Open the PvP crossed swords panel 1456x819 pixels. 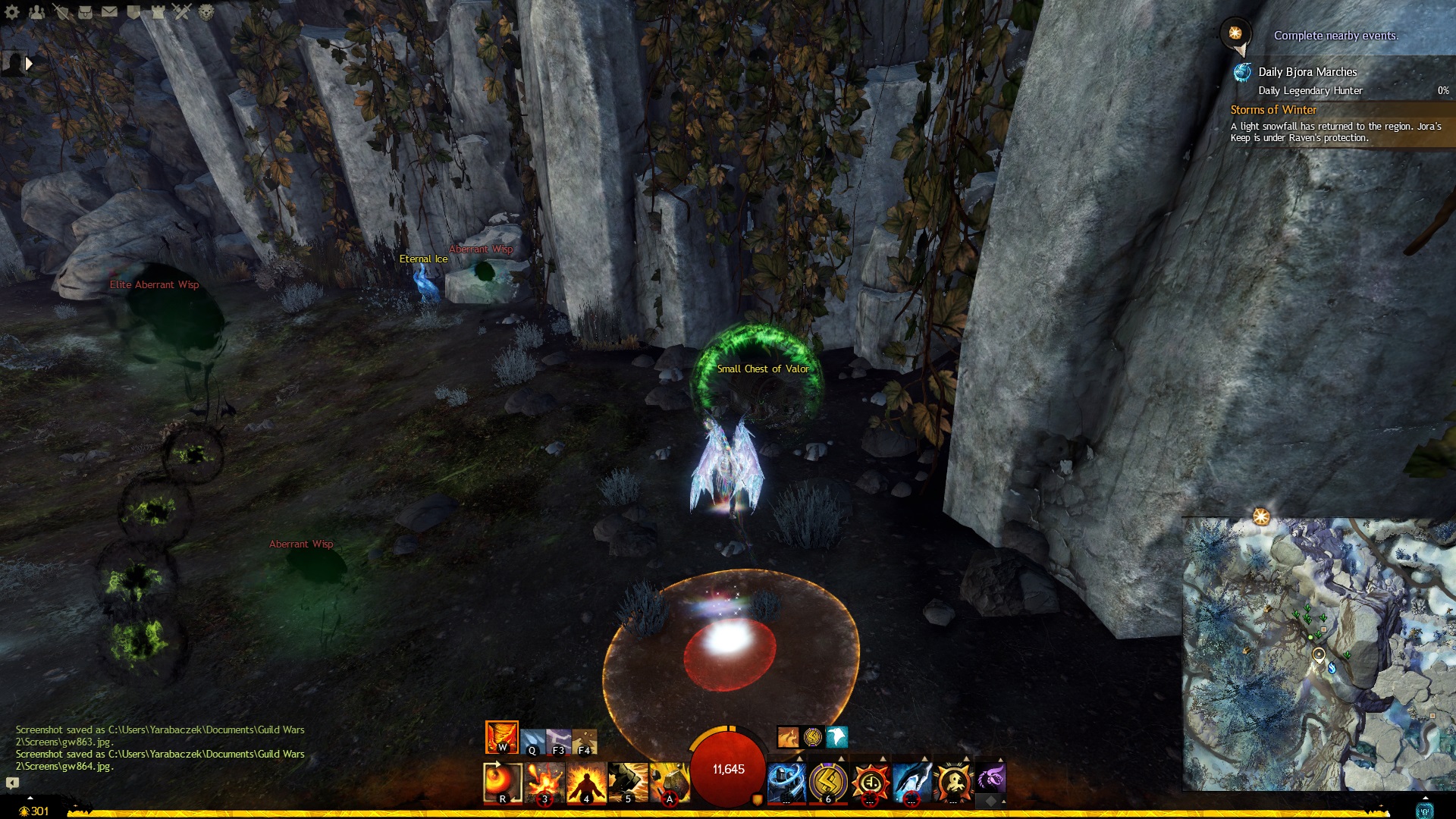point(182,11)
